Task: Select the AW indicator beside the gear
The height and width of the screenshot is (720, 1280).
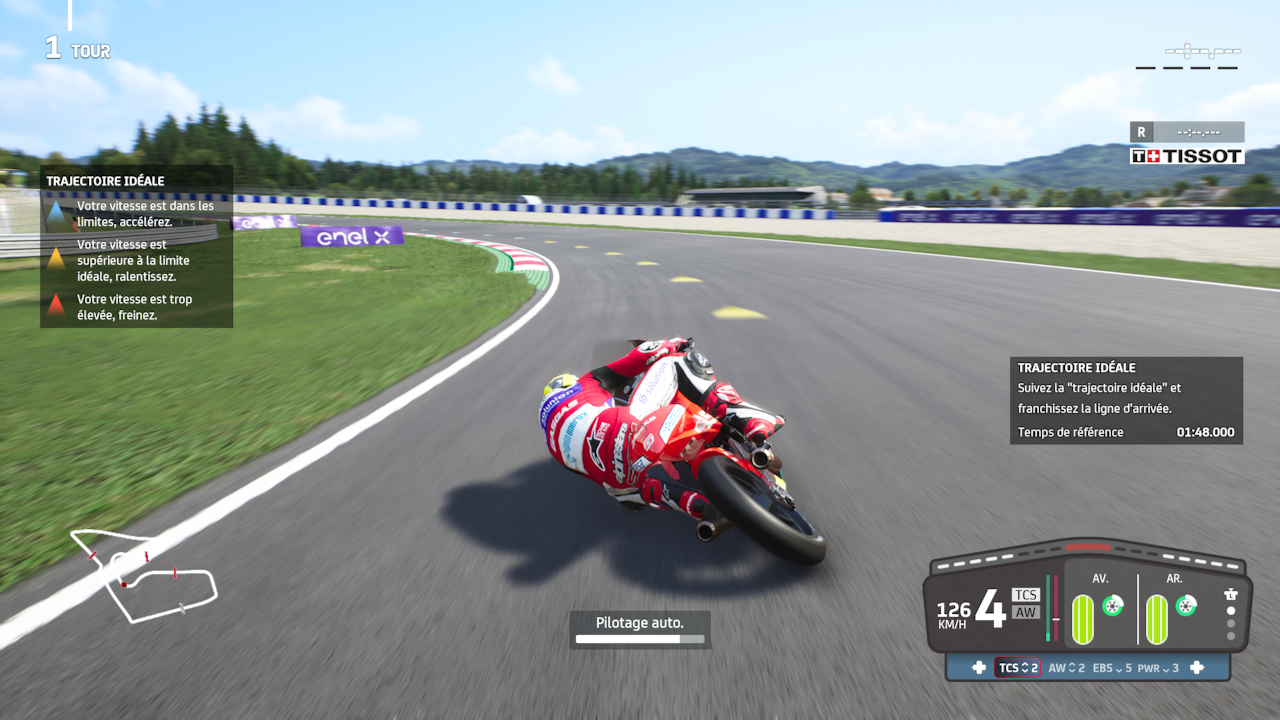Action: point(1026,612)
